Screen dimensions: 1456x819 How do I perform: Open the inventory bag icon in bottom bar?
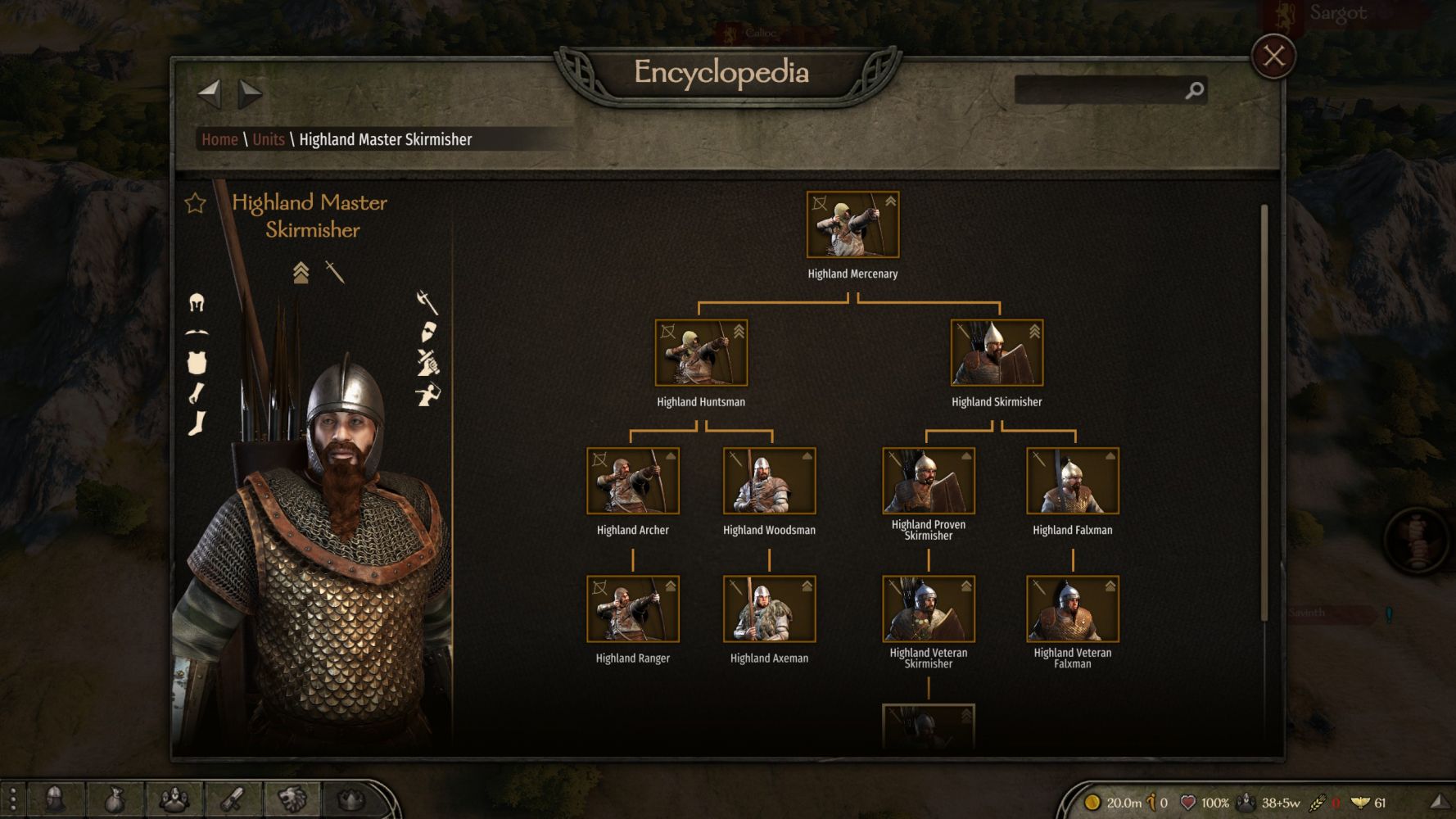115,799
